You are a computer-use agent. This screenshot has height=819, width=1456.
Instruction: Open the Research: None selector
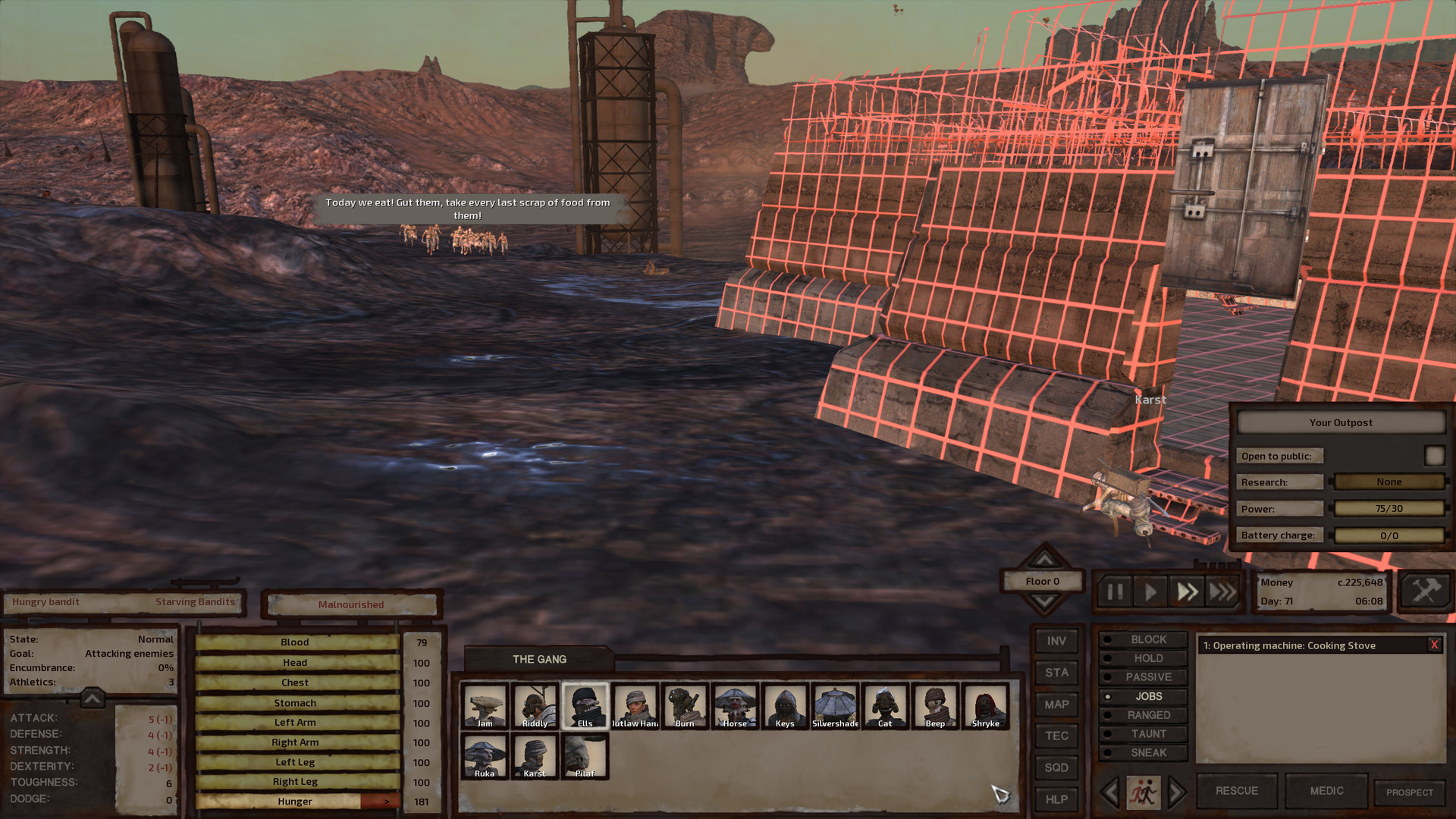(1389, 482)
